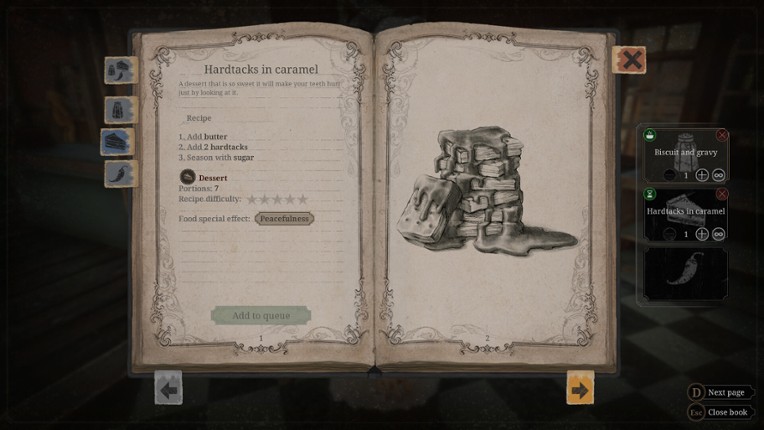Remove Biscuit and gravy from the queue
The width and height of the screenshot is (764, 430).
click(722, 135)
